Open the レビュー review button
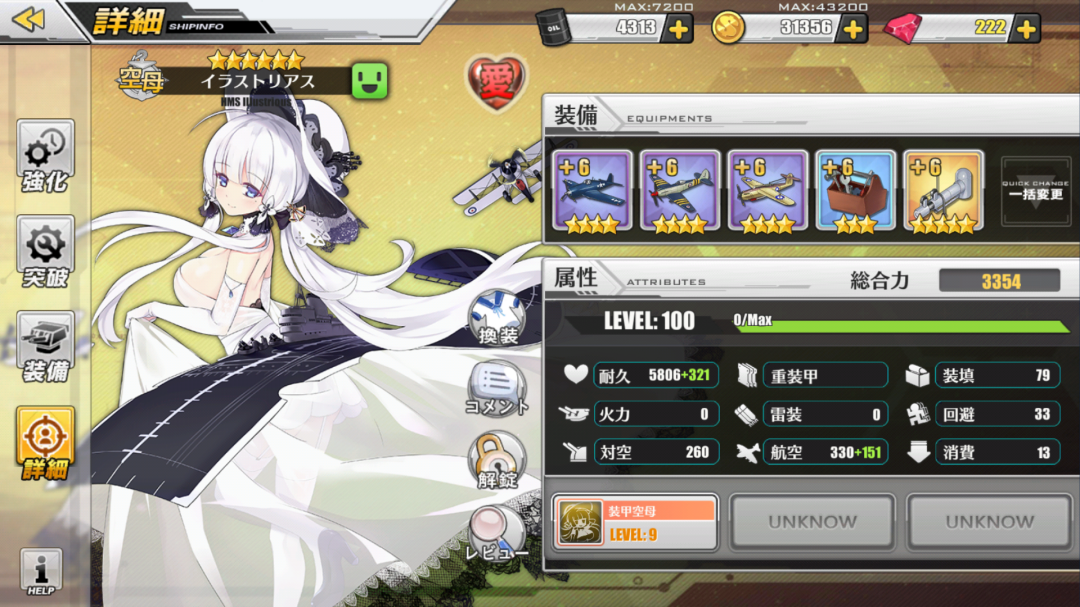Screen dimensions: 1080x607 point(497,534)
